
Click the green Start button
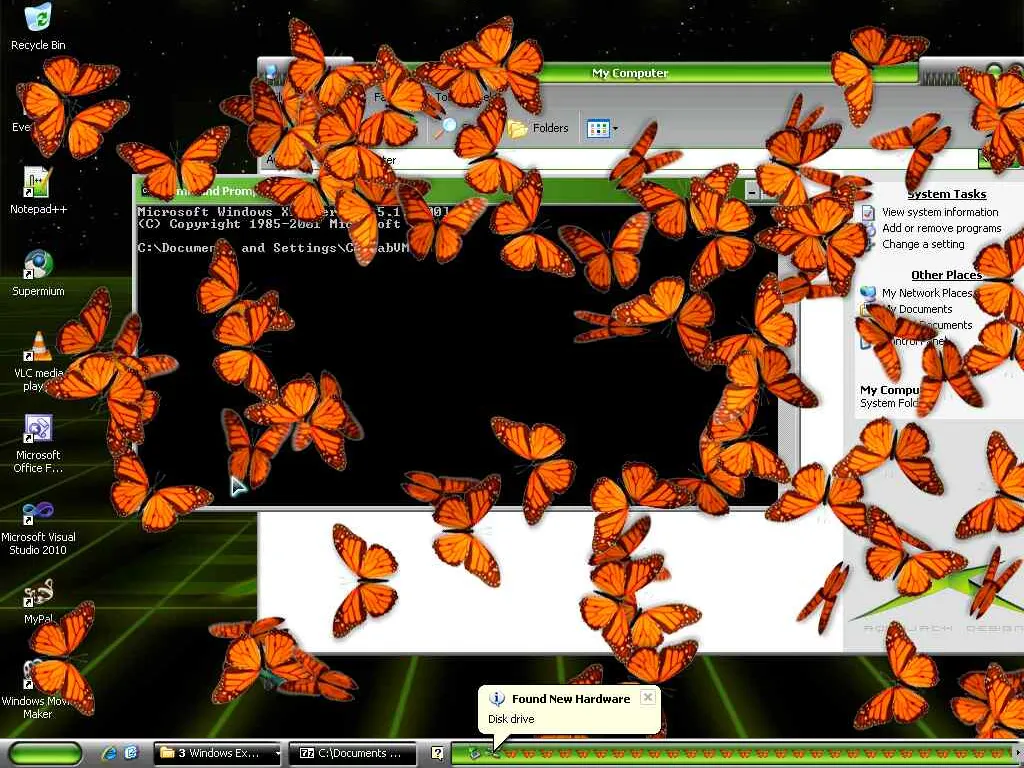click(45, 753)
